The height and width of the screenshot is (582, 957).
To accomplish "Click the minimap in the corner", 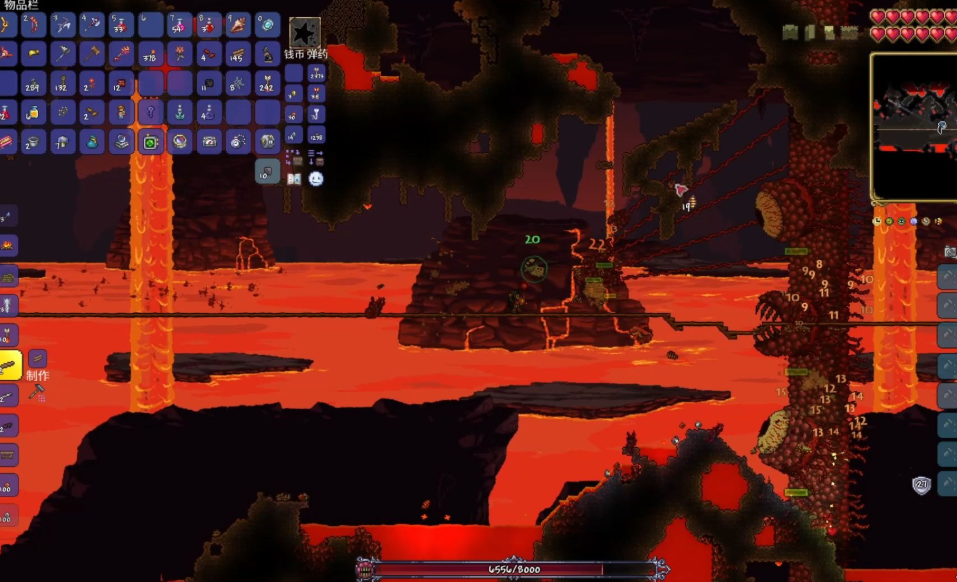I will point(914,126).
